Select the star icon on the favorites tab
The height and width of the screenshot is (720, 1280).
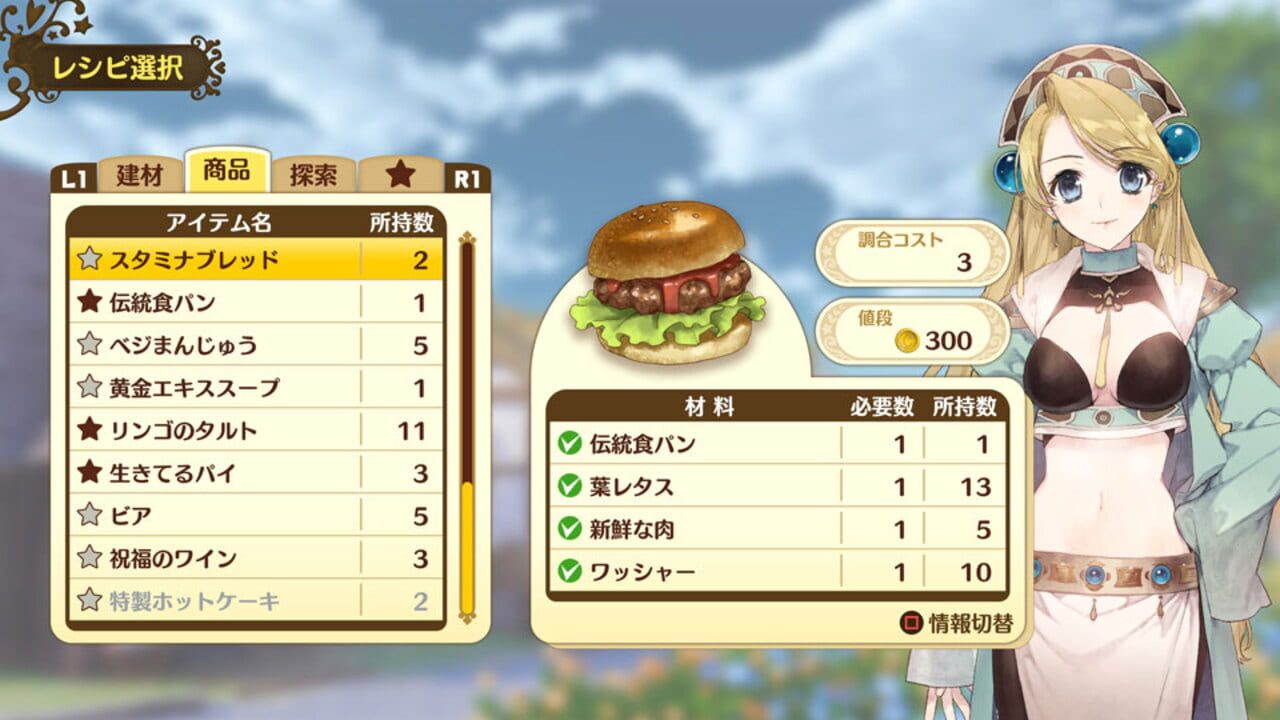pyautogui.click(x=400, y=171)
